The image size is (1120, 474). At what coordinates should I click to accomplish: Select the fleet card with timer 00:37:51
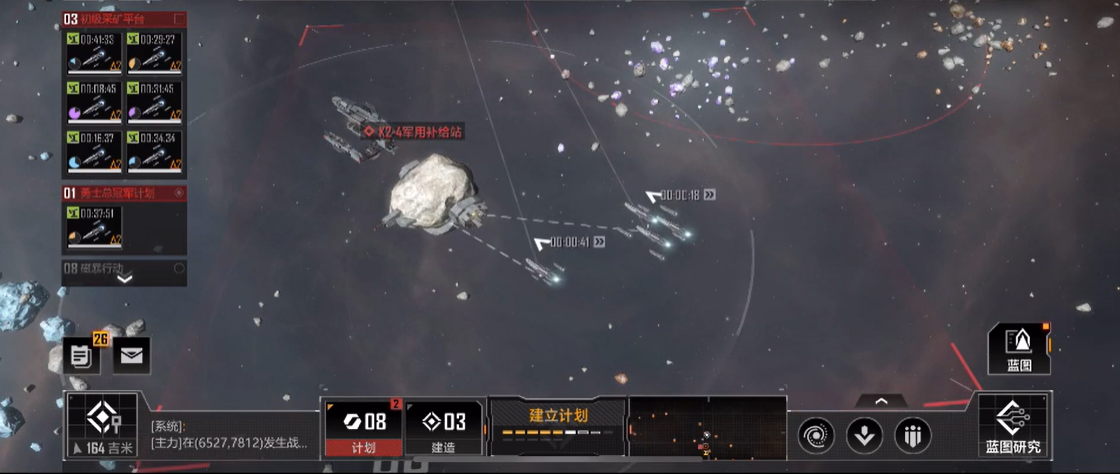coord(94,228)
